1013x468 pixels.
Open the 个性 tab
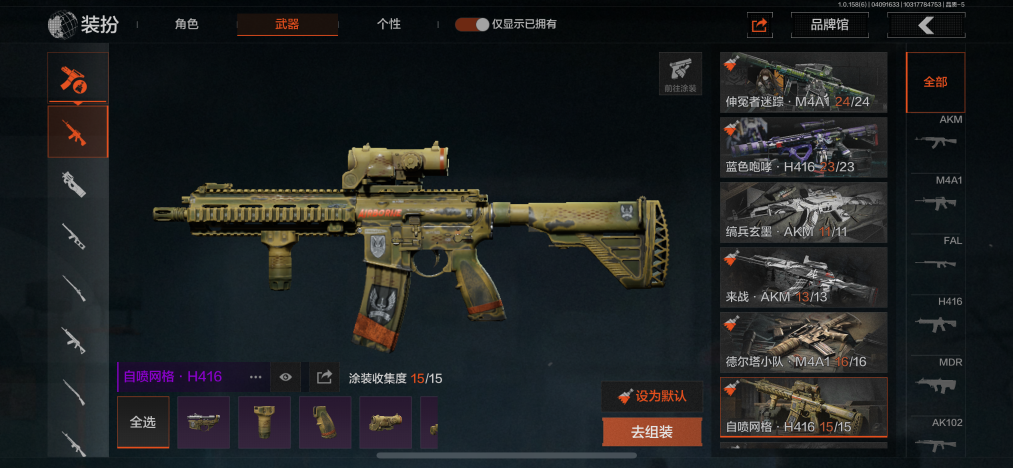coord(389,24)
